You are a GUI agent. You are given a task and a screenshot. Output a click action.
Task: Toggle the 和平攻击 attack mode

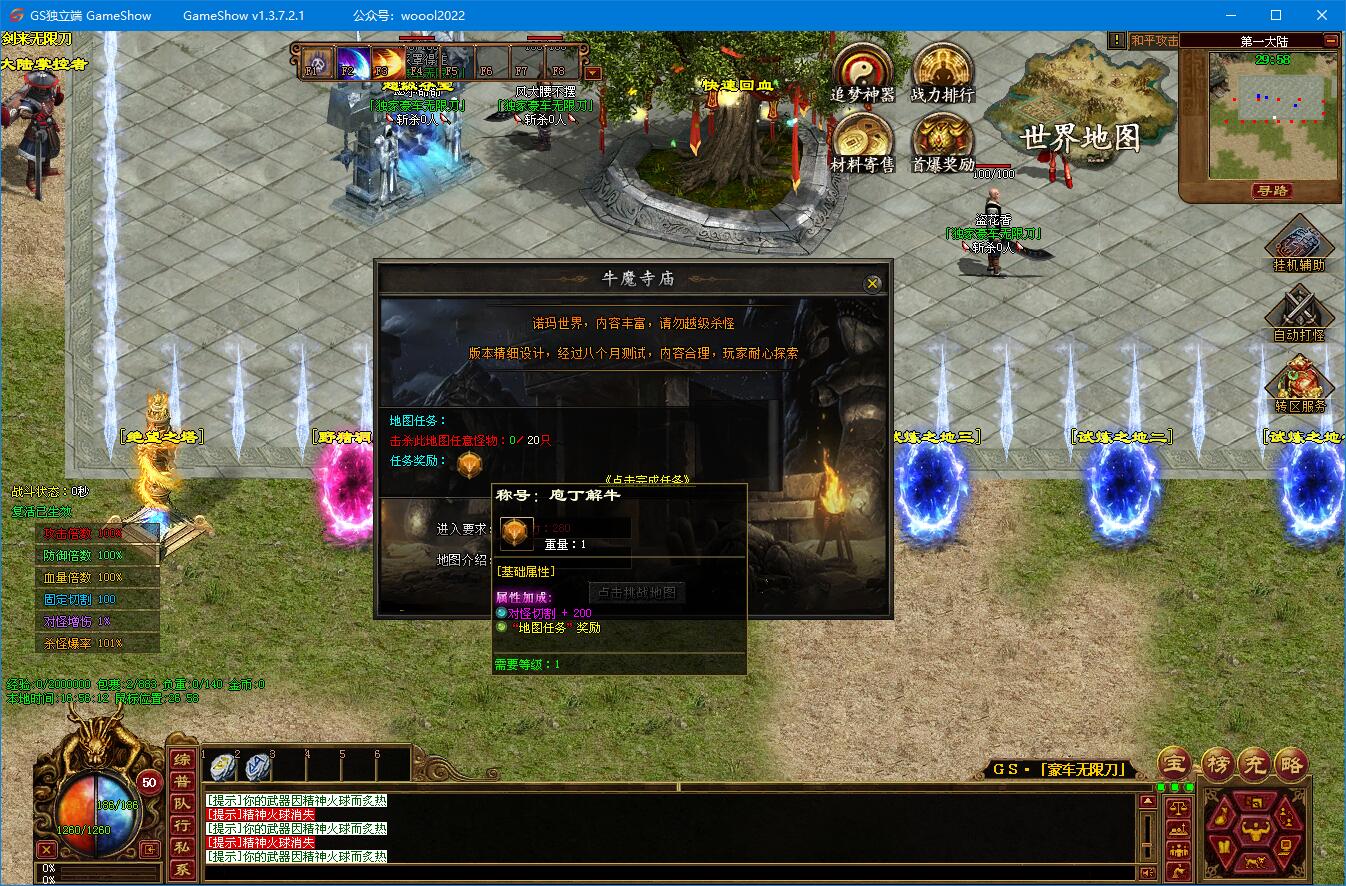1155,41
